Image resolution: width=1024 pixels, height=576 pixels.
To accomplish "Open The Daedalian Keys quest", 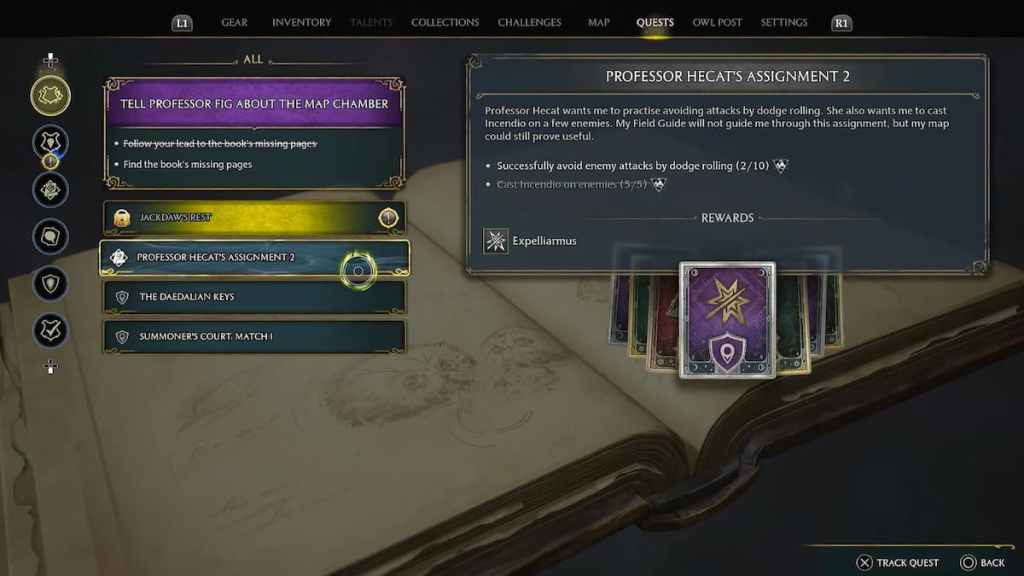I will [254, 297].
